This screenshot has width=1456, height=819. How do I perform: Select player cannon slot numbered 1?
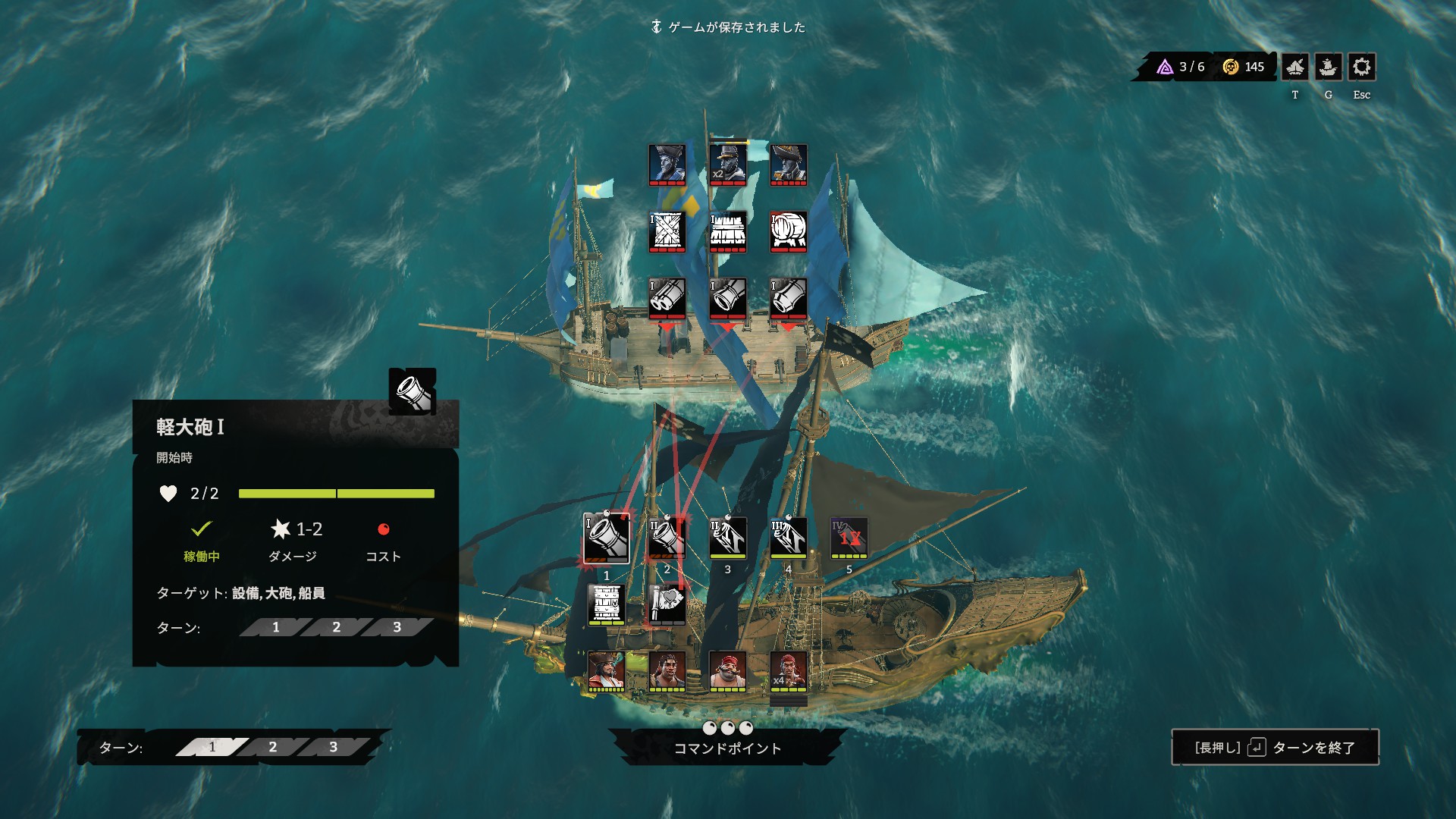607,538
